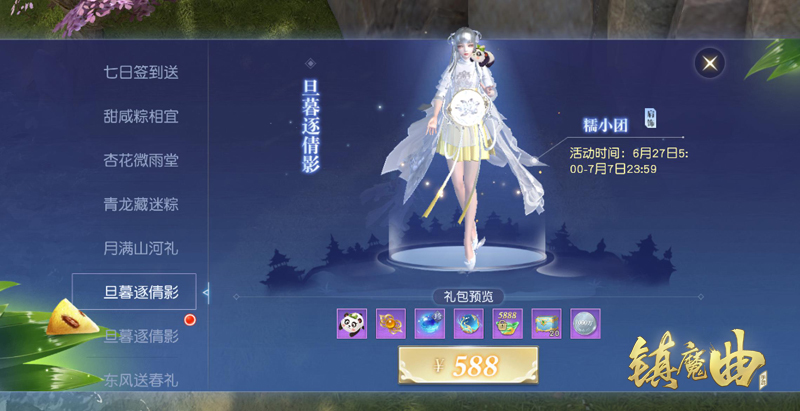800x411 pixels.
Task: Tap the treasure chest reward with 20
Action: pos(547,323)
